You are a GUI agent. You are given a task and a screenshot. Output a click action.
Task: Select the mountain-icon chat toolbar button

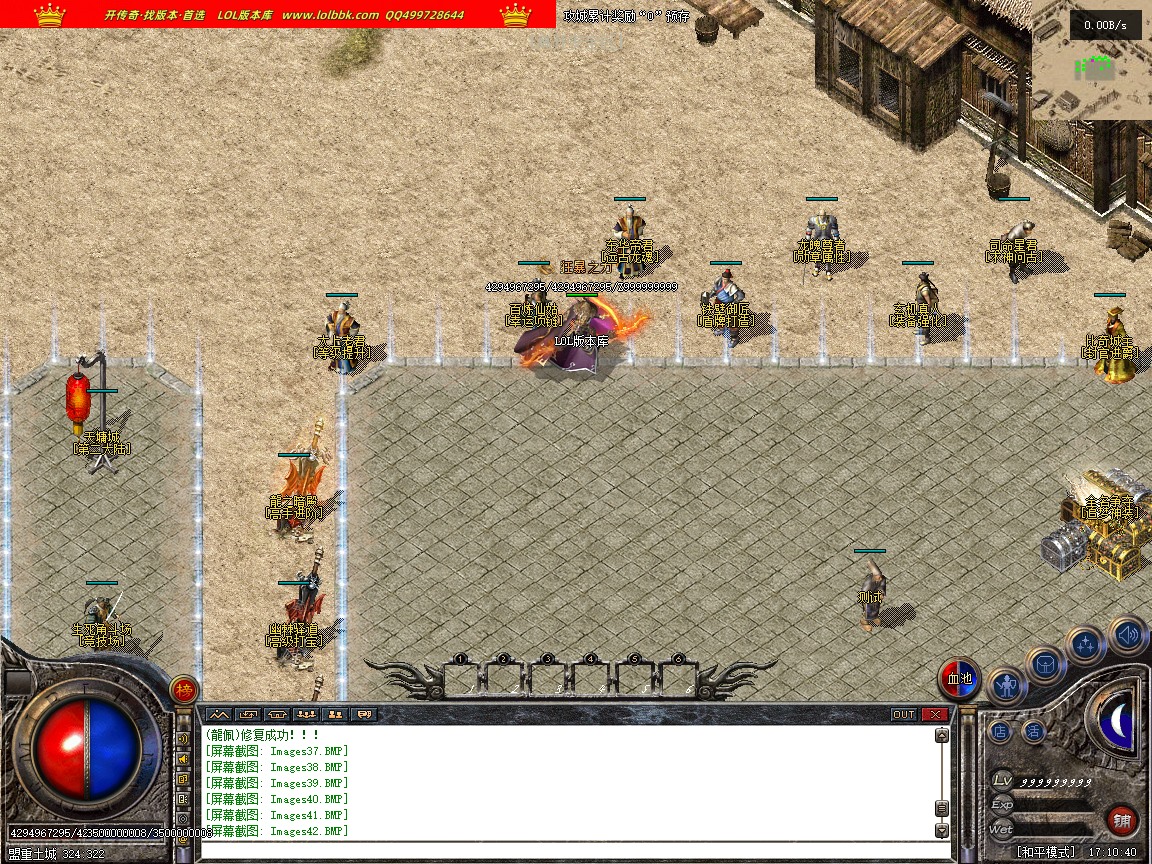(x=219, y=714)
